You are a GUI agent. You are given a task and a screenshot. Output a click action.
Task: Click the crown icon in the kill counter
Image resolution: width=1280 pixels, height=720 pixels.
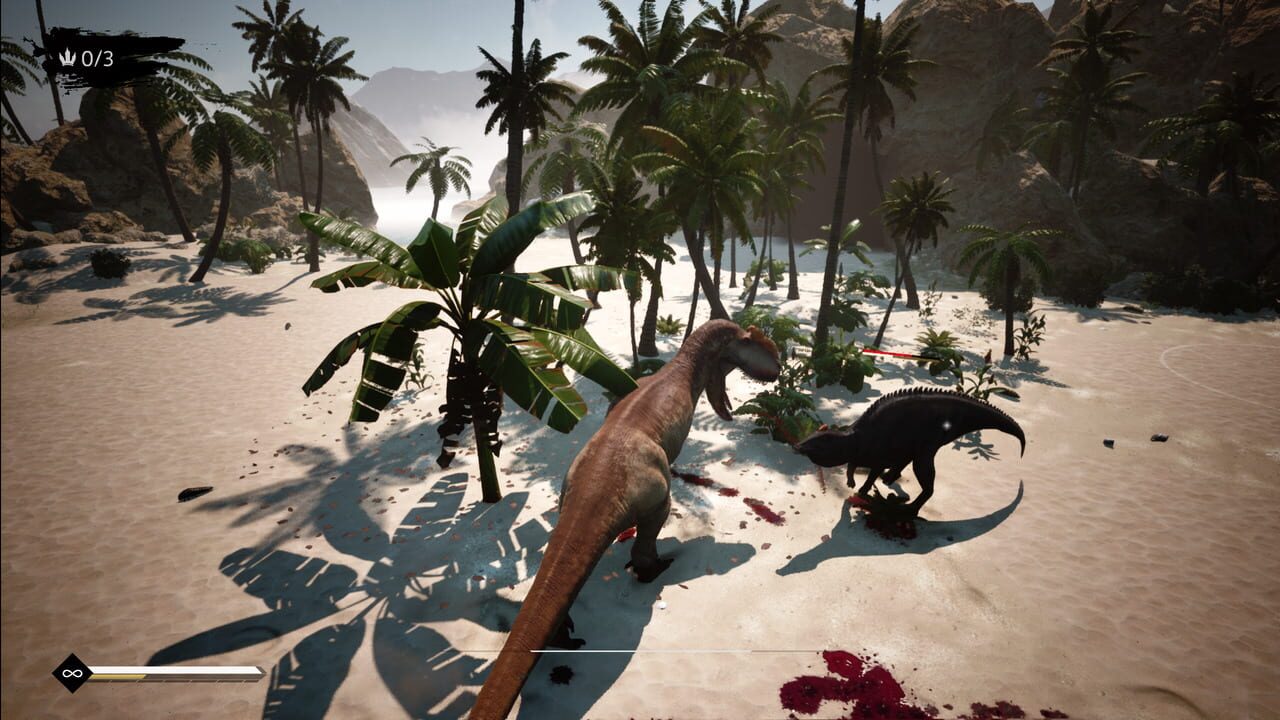click(66, 58)
